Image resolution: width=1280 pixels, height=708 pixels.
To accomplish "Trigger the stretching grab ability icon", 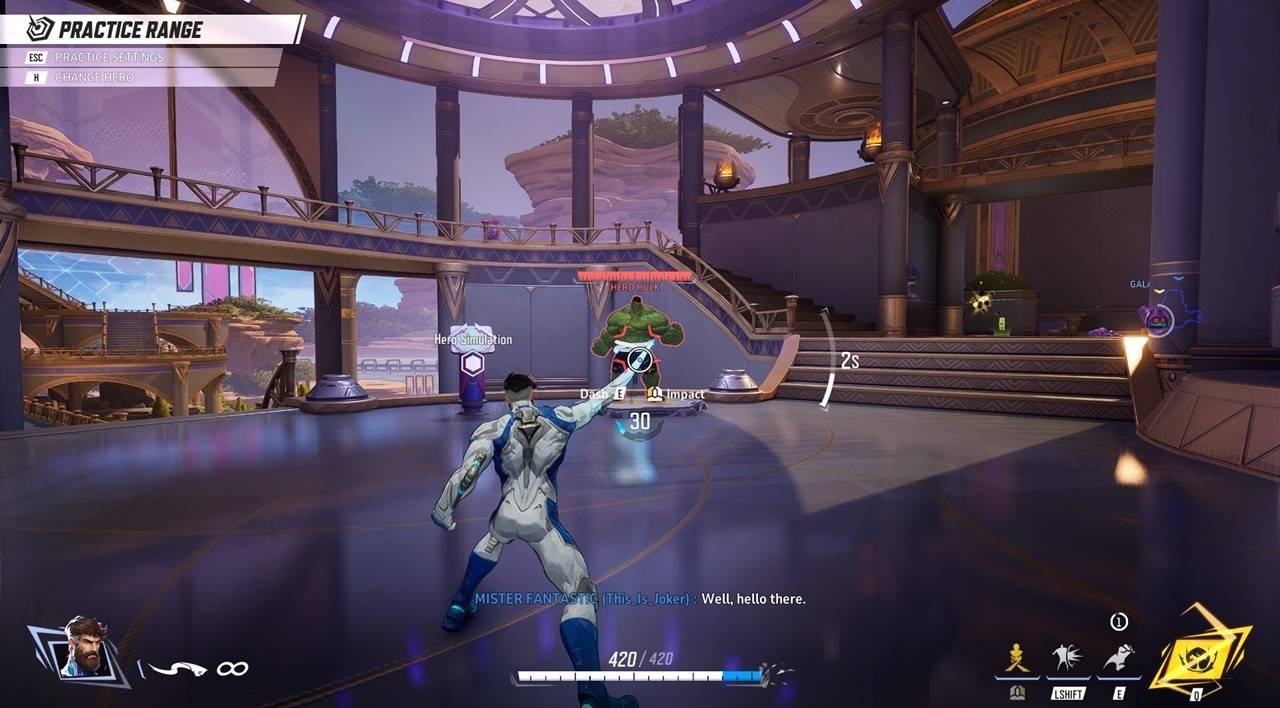I will (x=1119, y=659).
